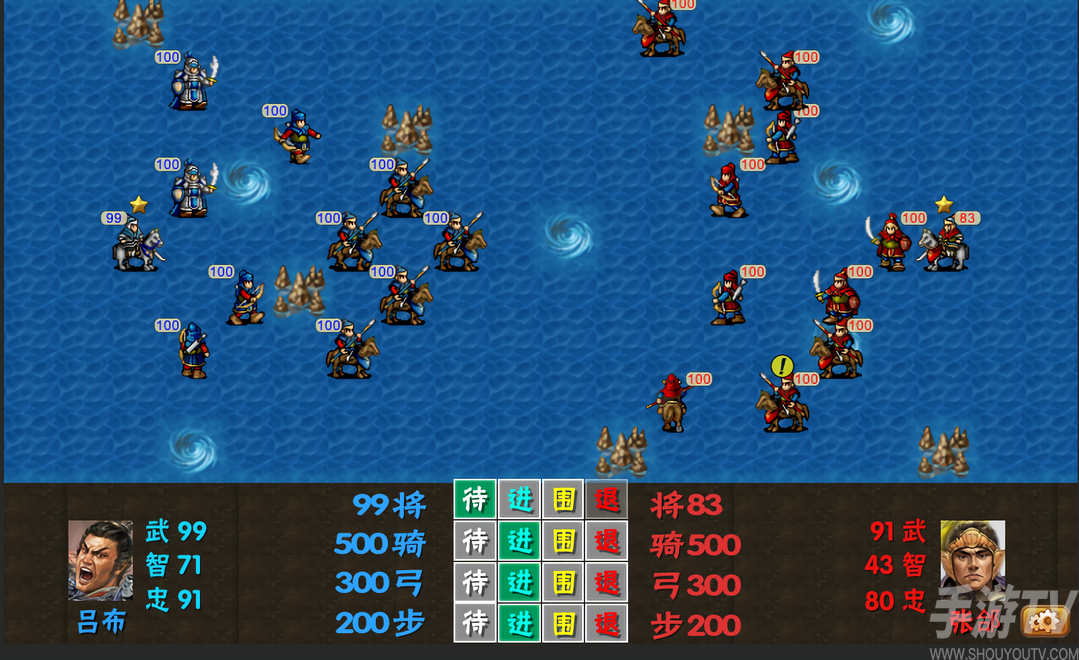Click 退 (retreat) in the cavalry (骑) row
Screen dimensions: 1079x660
click(607, 541)
